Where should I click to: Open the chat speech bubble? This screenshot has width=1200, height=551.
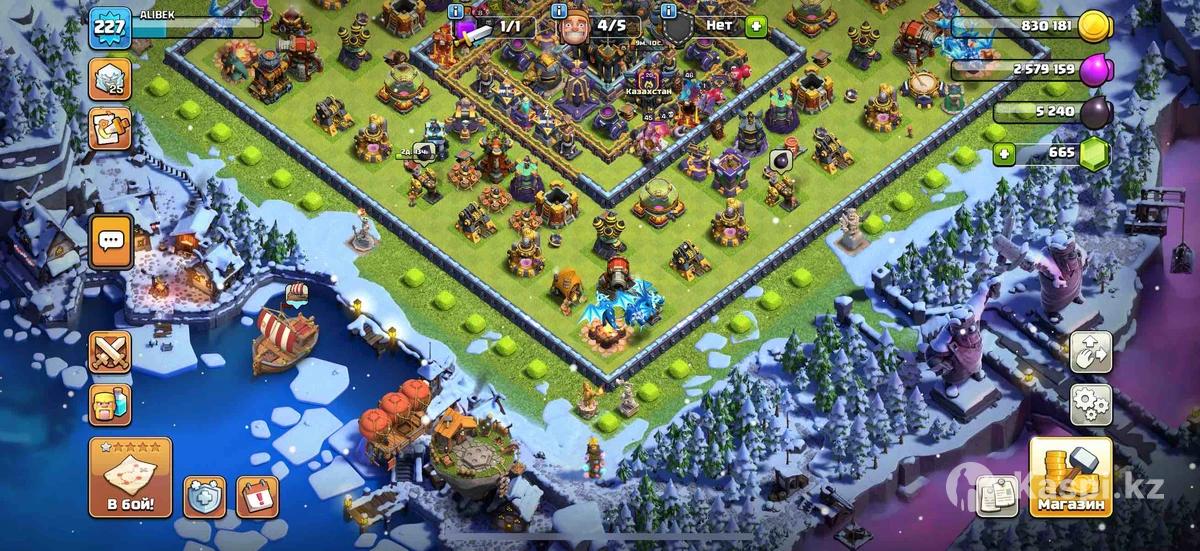[110, 240]
